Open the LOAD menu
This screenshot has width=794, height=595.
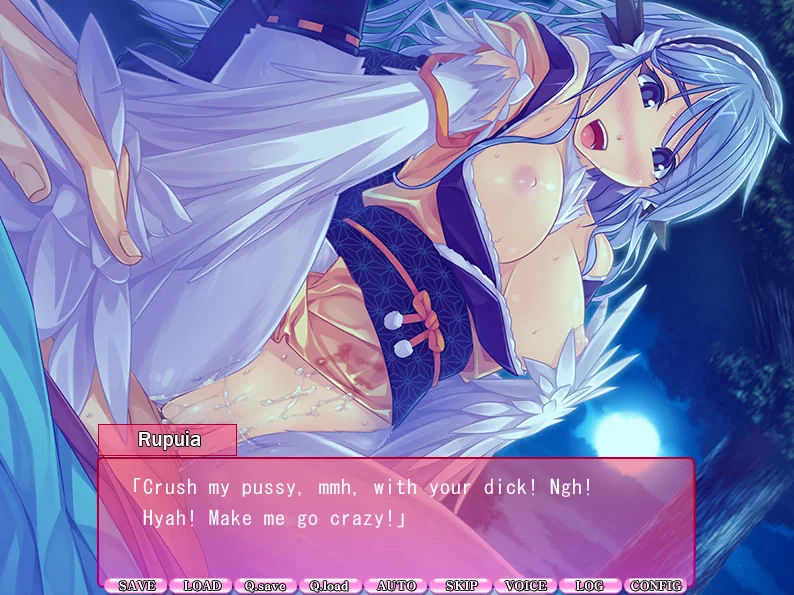point(202,586)
